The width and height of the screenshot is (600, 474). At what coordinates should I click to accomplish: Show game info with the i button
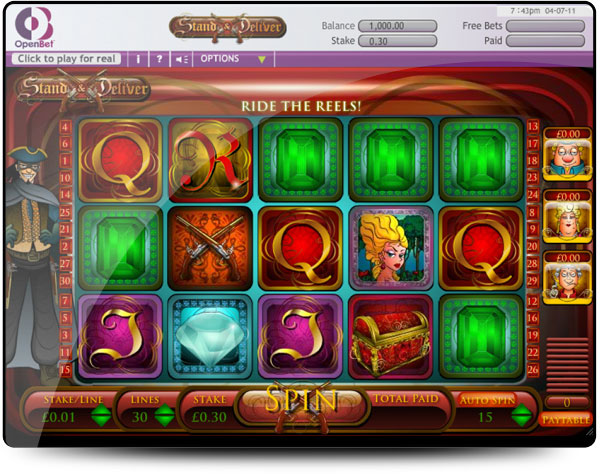tap(139, 59)
